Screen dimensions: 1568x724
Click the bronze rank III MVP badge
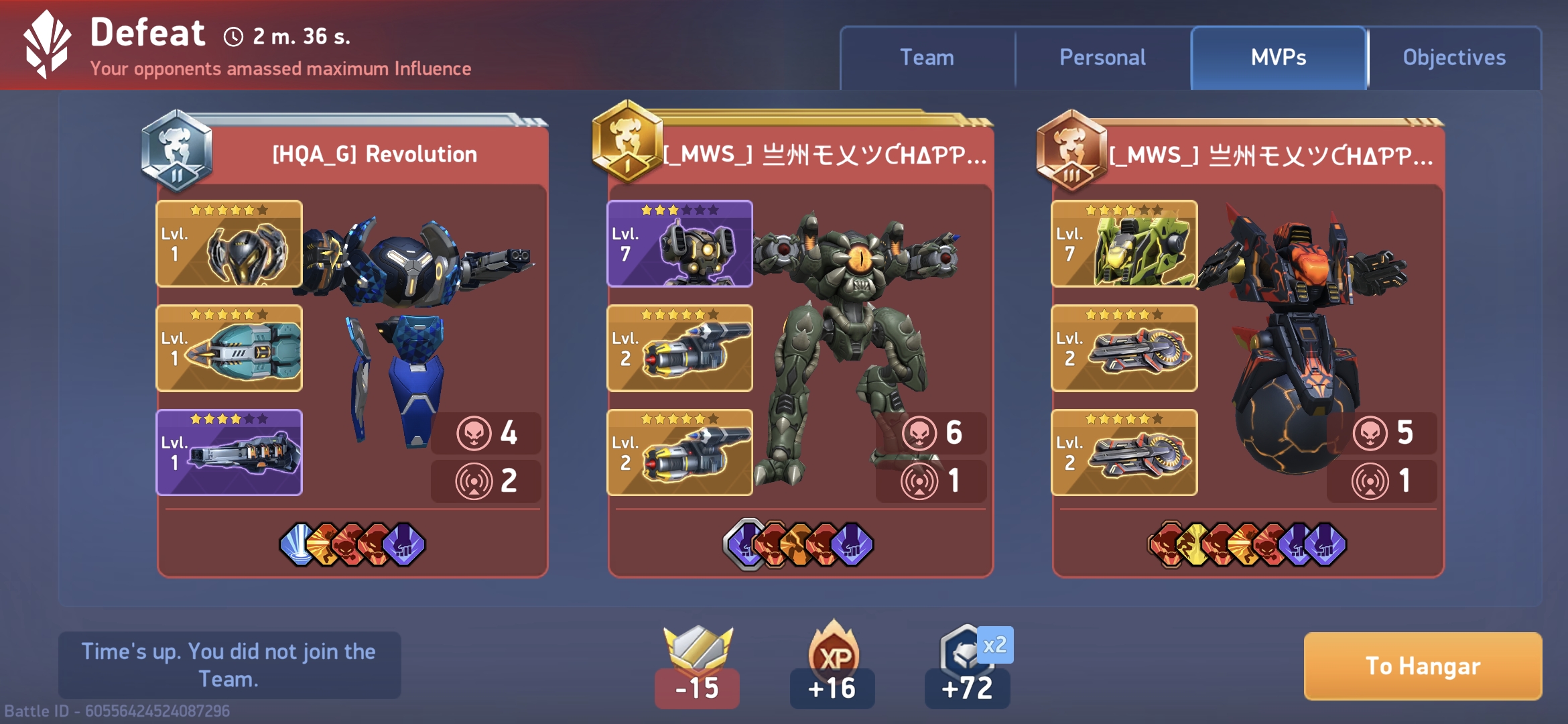(x=1071, y=151)
